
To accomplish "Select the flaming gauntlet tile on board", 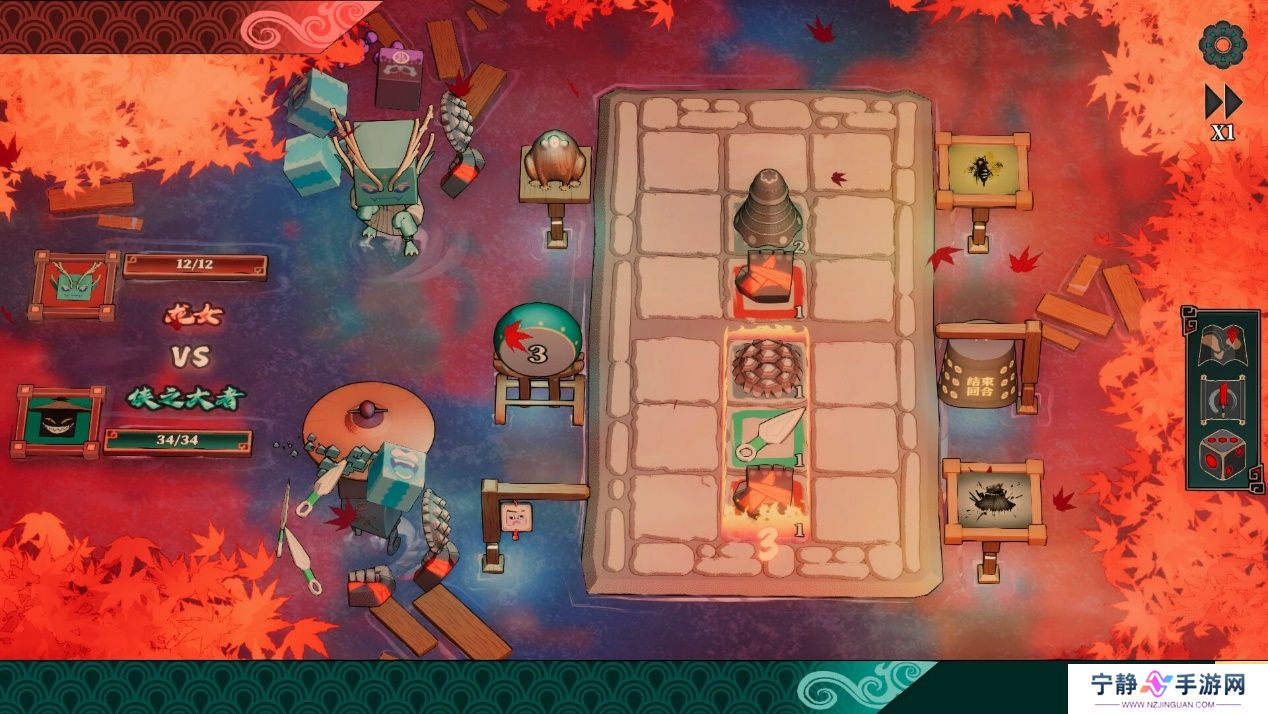I will click(x=767, y=497).
